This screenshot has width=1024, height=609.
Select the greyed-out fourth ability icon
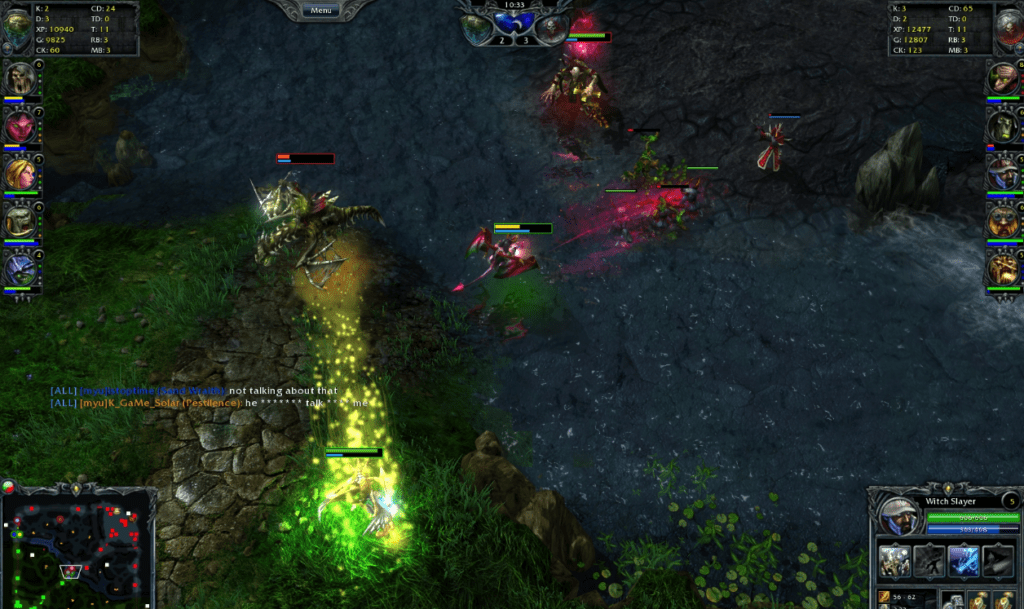click(x=998, y=561)
